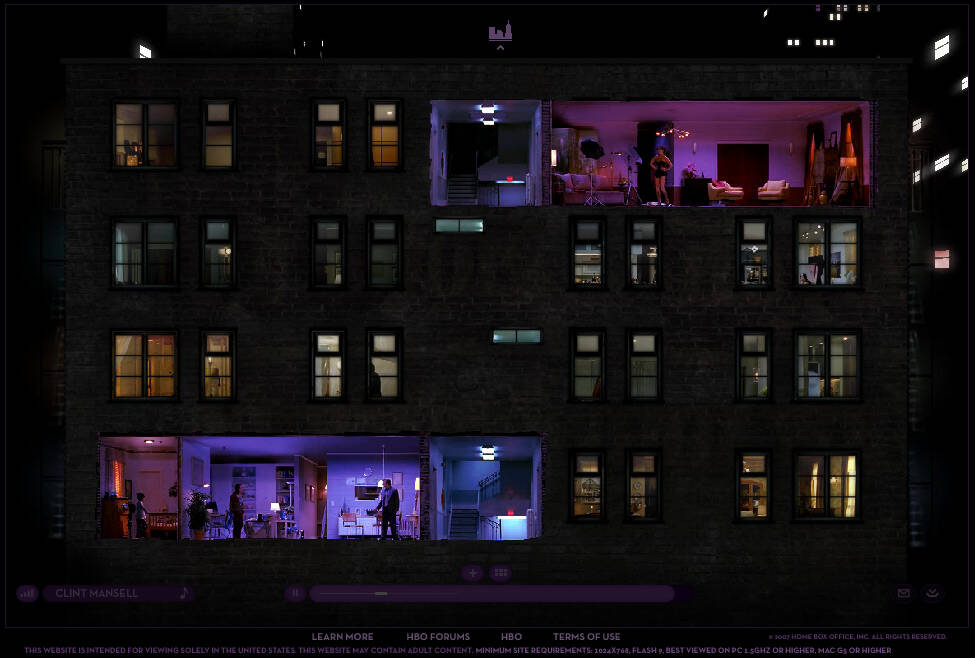The image size is (975, 658).
Task: Click the music note icon
Action: coord(184,593)
